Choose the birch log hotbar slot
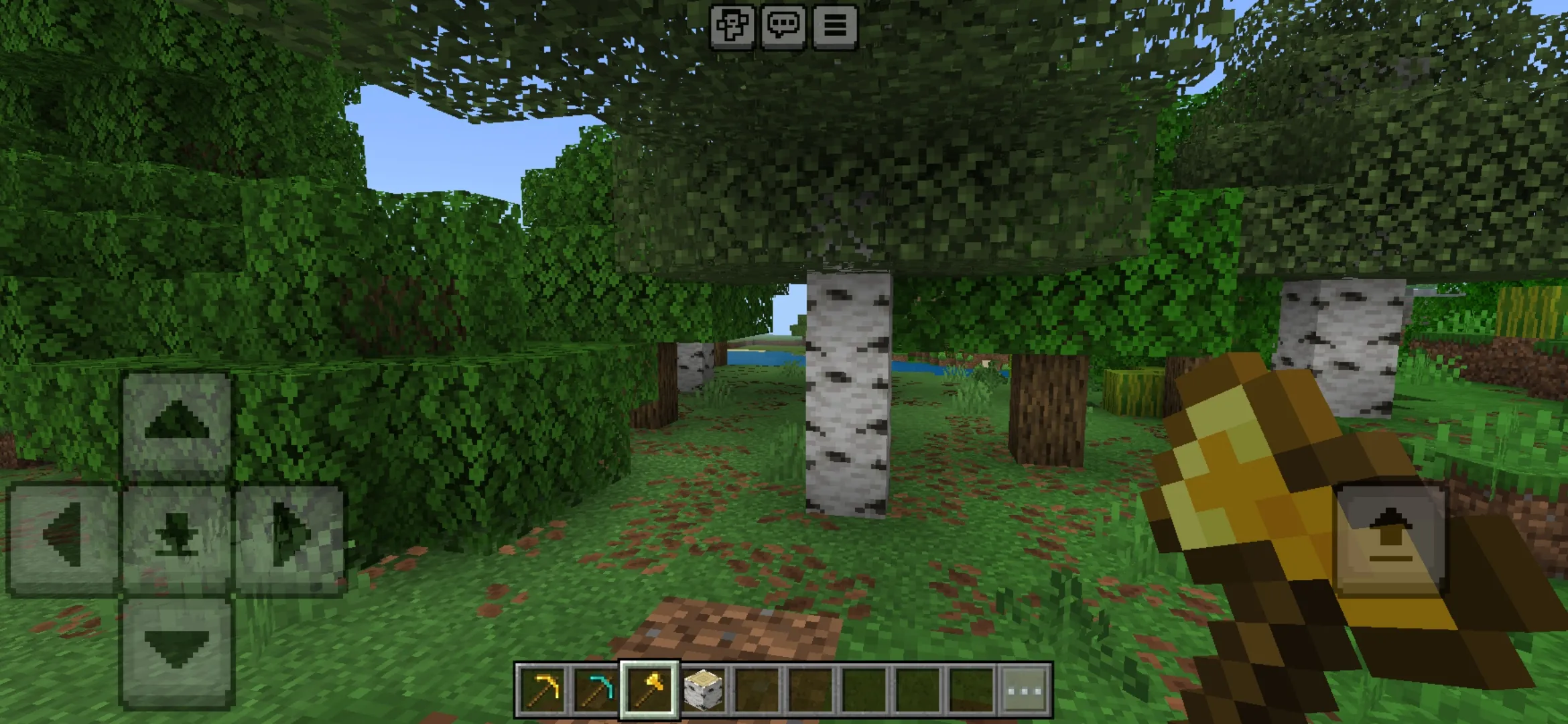Viewport: 1568px width, 724px height. 703,689
